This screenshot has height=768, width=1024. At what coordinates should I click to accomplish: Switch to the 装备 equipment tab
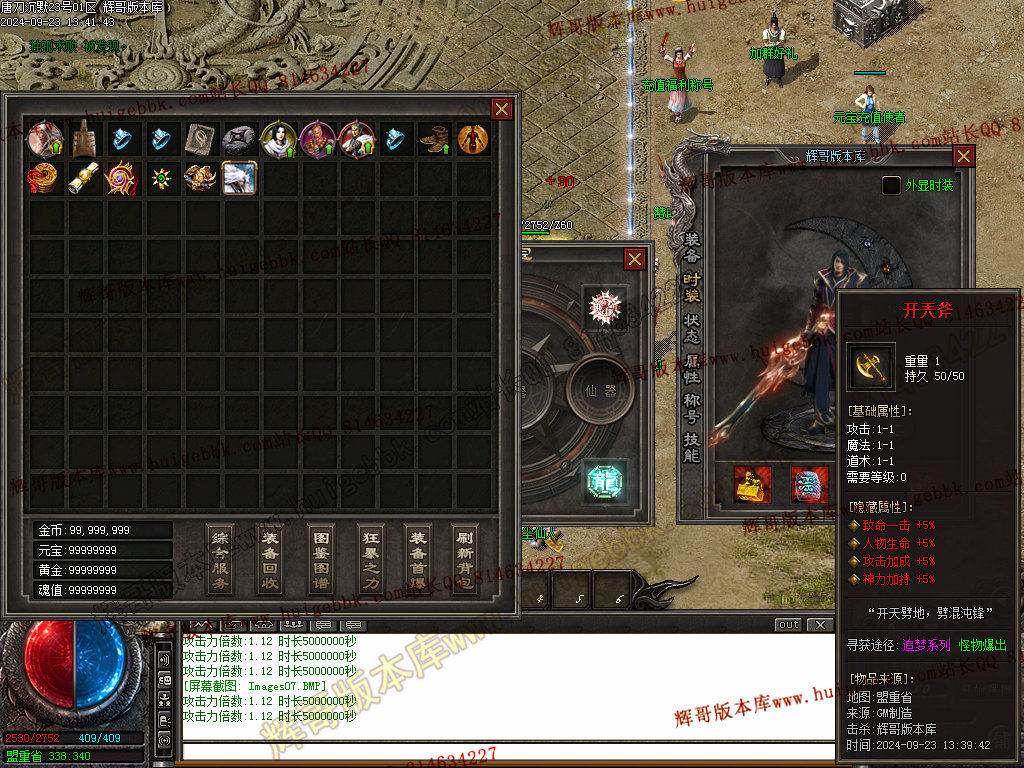(692, 247)
